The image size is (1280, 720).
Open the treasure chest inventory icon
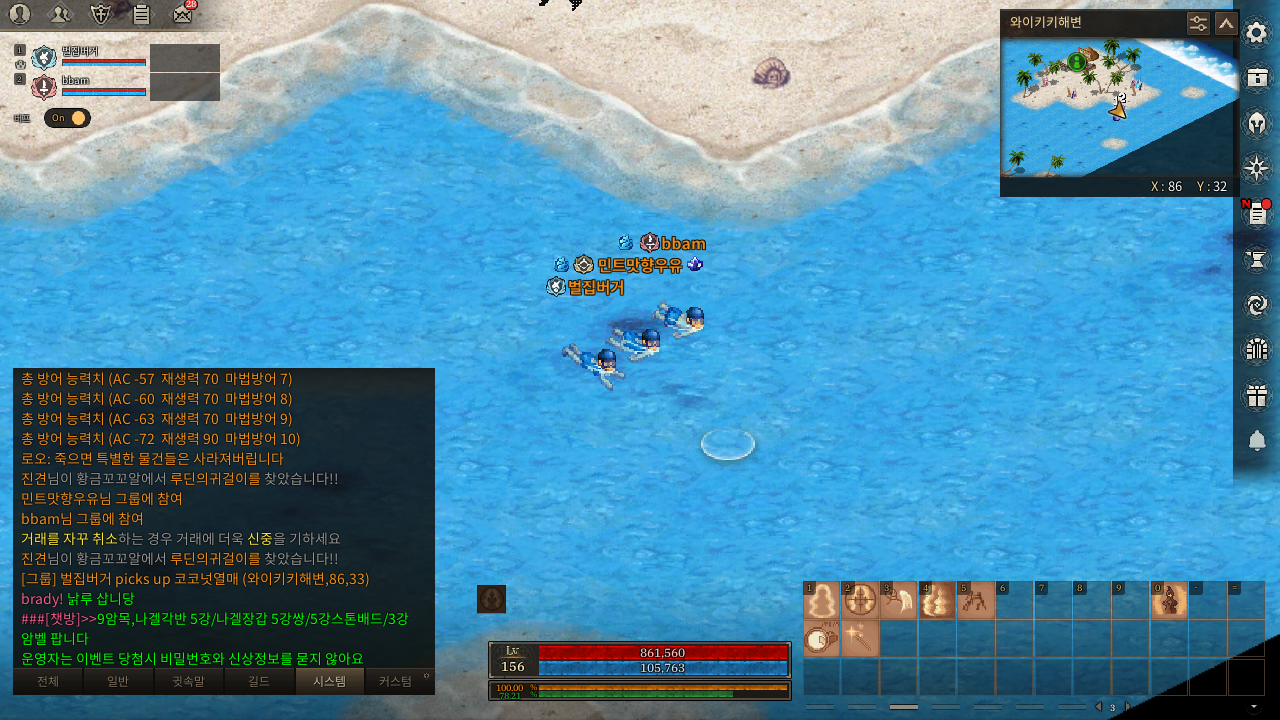[1257, 77]
